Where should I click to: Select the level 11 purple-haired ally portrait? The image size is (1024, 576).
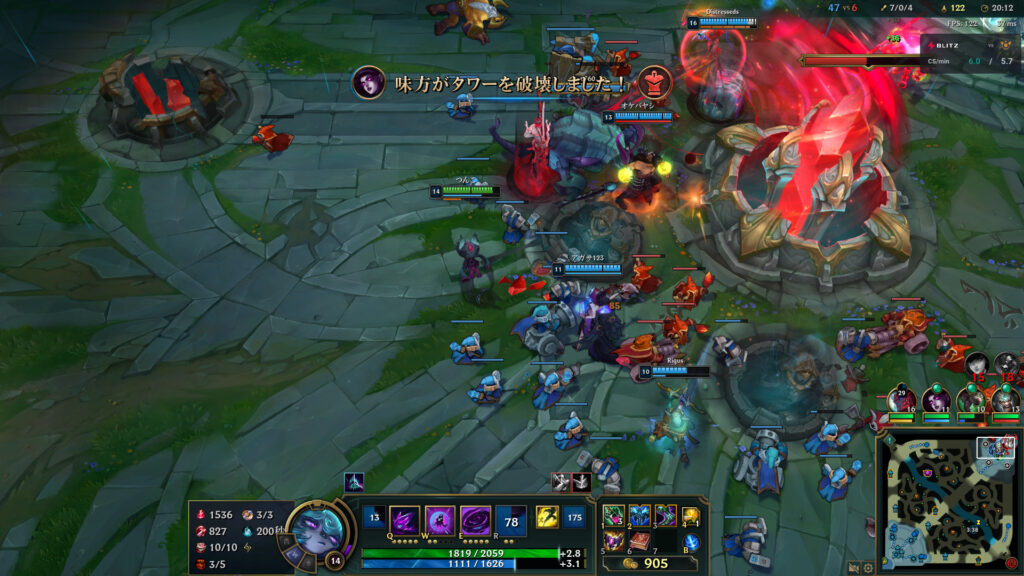[x=938, y=399]
